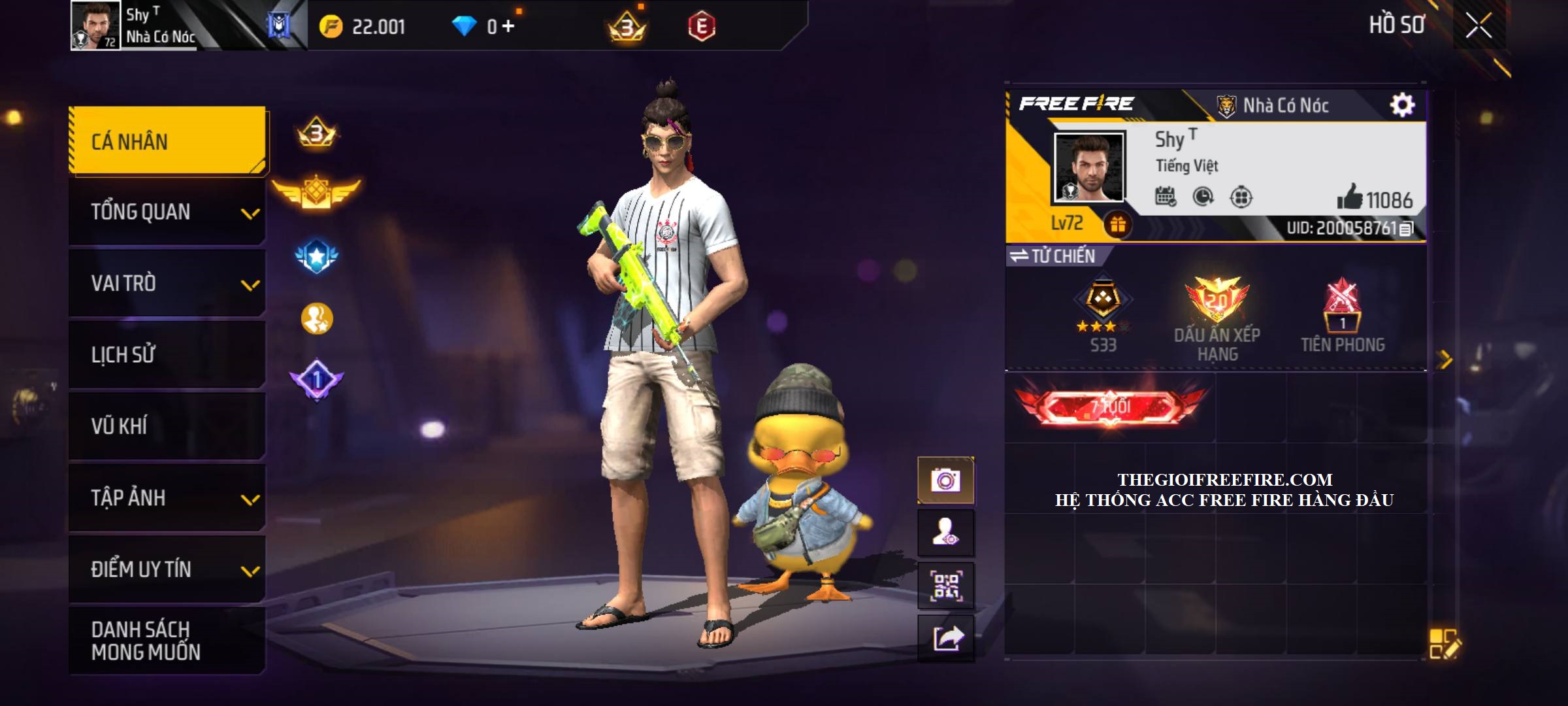Open profile settings gear icon
The height and width of the screenshot is (706, 1568).
pos(1402,105)
